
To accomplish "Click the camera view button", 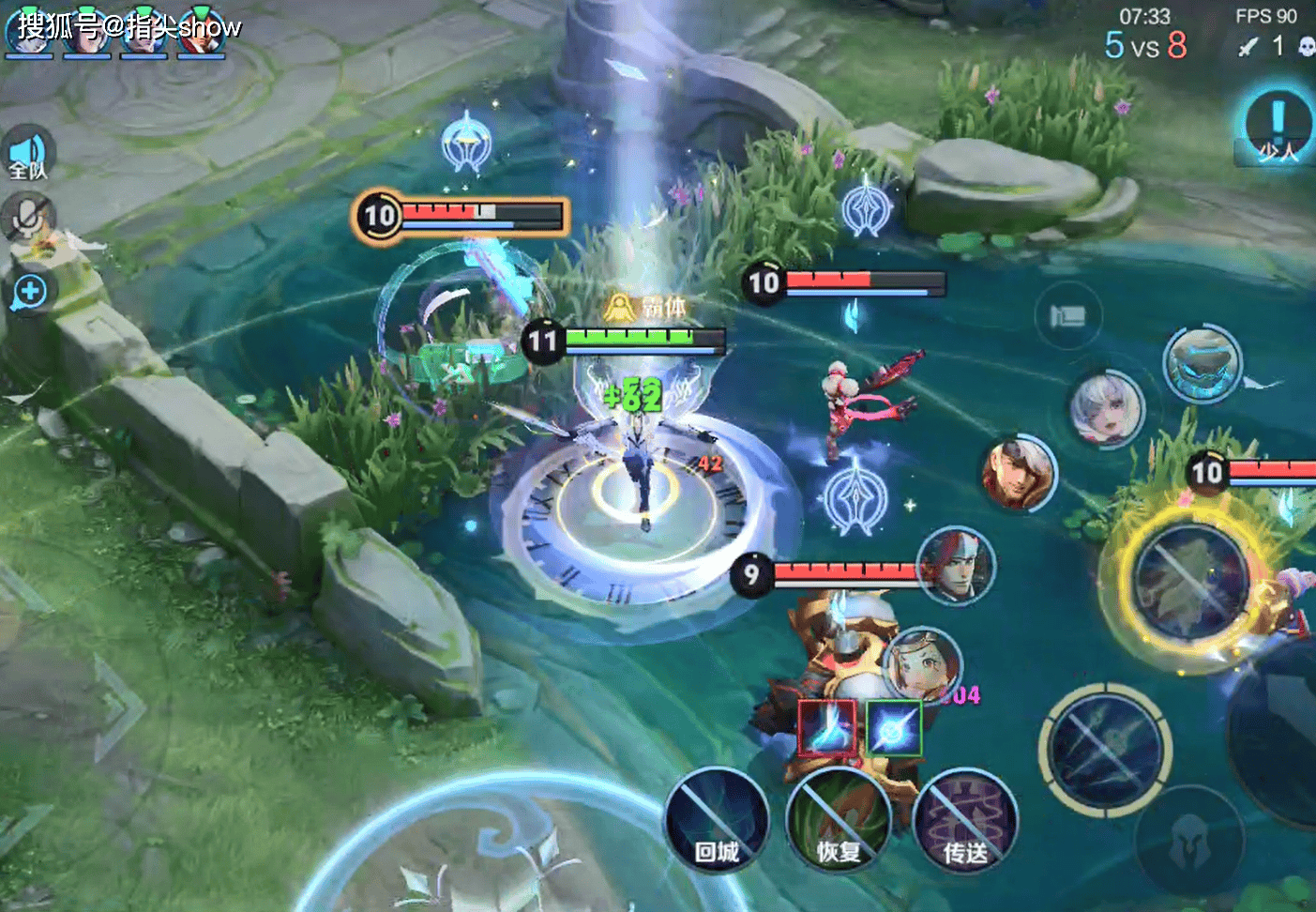I will (1067, 316).
